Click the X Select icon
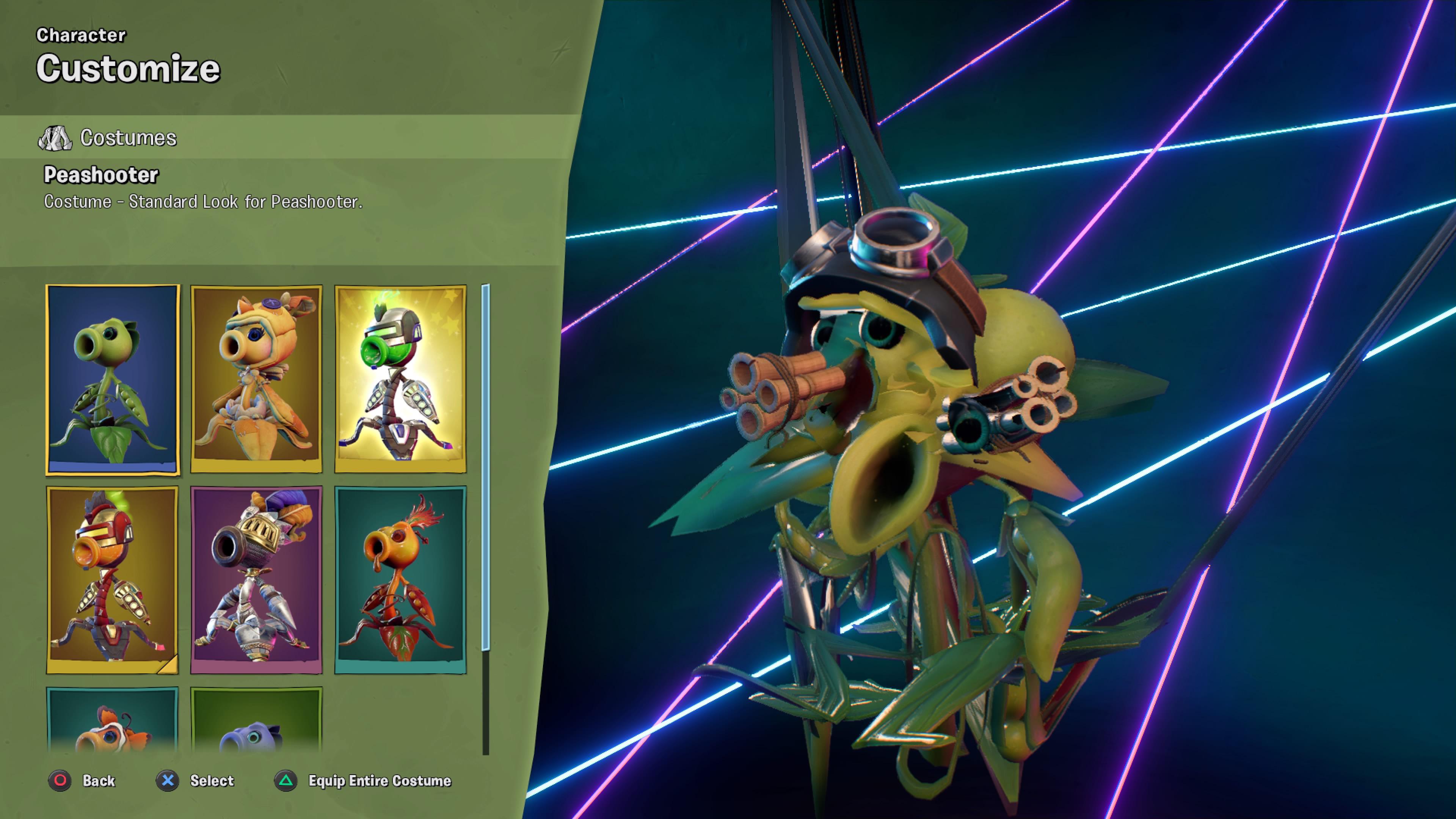 coord(167,781)
